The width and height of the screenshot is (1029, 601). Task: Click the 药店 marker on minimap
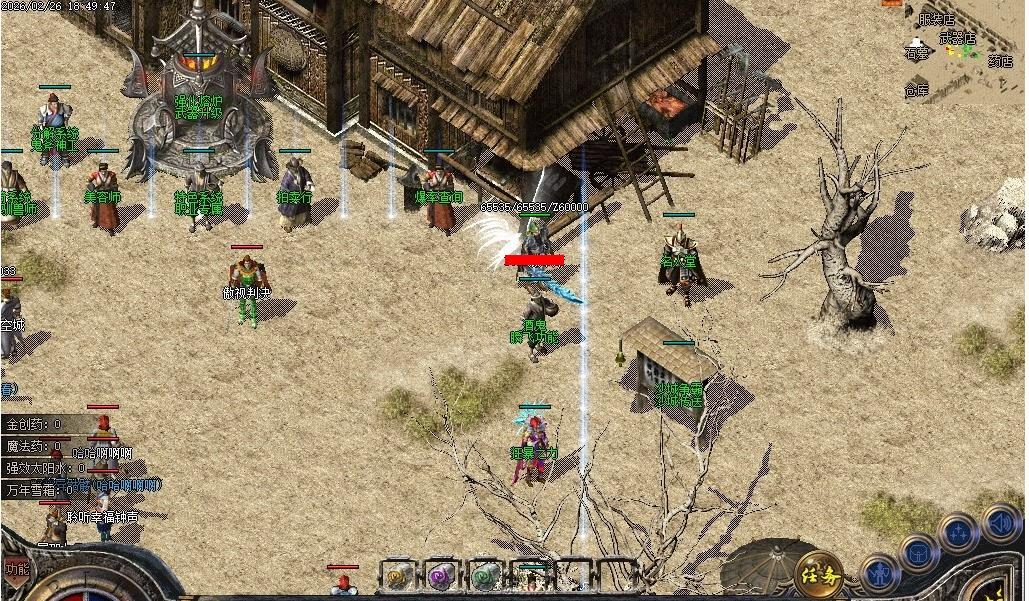[1000, 62]
